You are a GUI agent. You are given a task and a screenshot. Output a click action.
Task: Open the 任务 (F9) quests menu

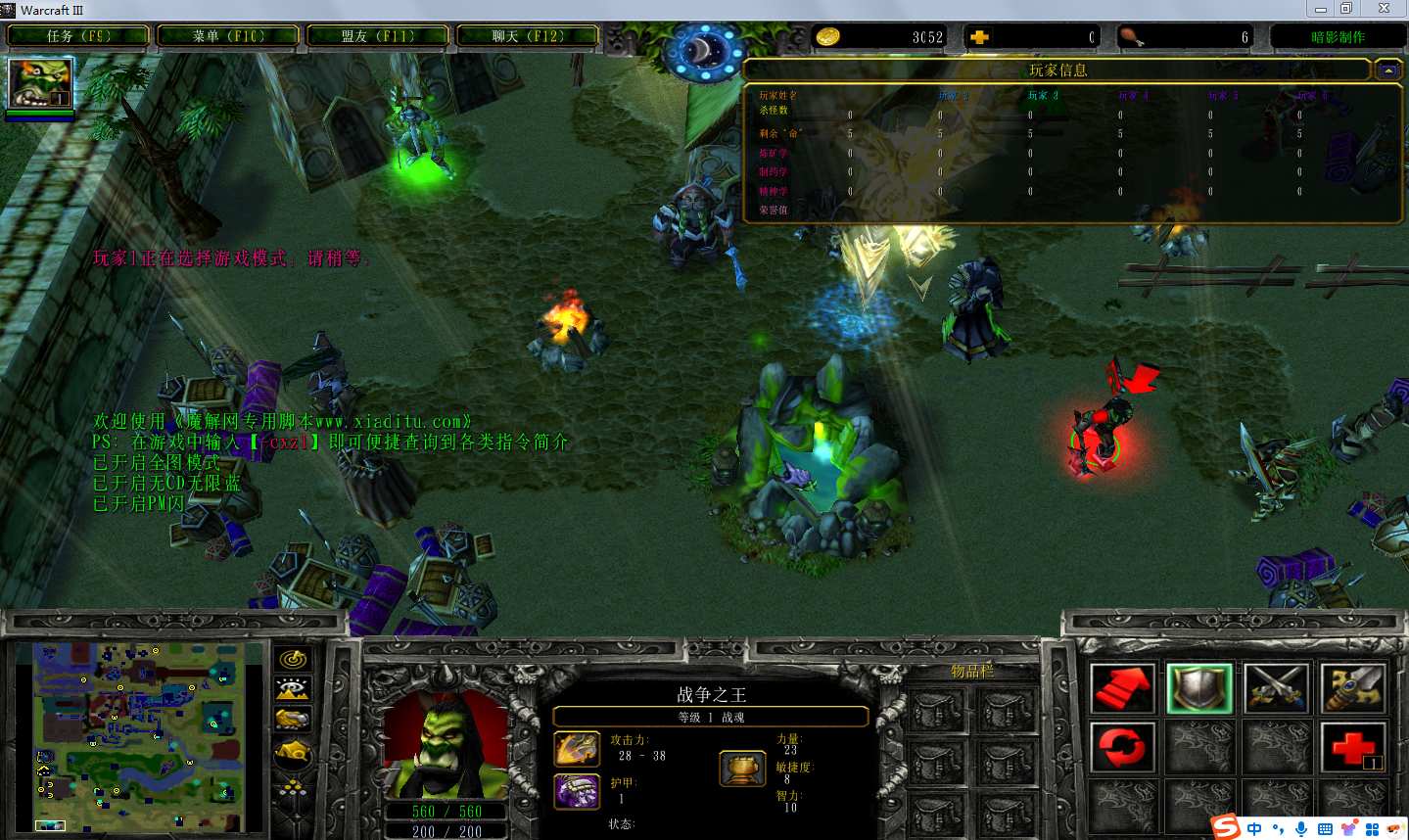click(x=78, y=36)
